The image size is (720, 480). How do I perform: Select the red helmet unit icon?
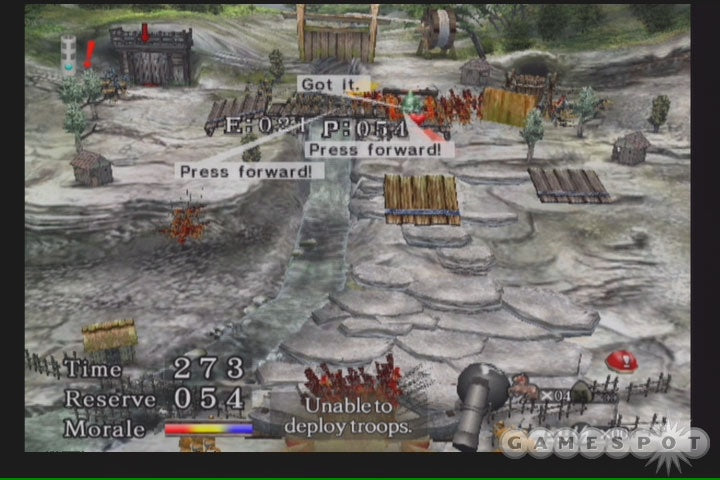[x=622, y=359]
